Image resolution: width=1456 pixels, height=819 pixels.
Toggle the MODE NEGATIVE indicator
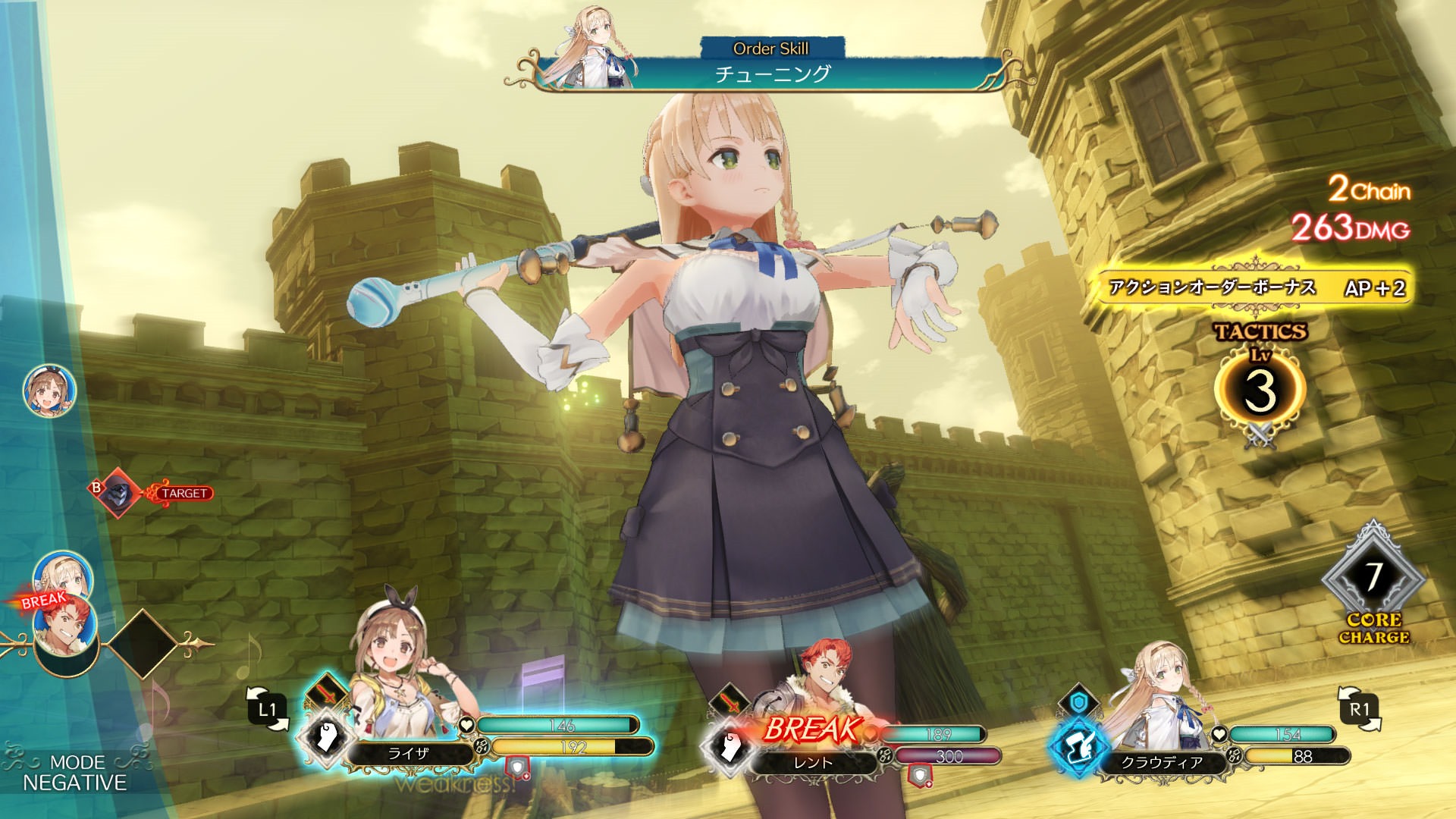(74, 773)
